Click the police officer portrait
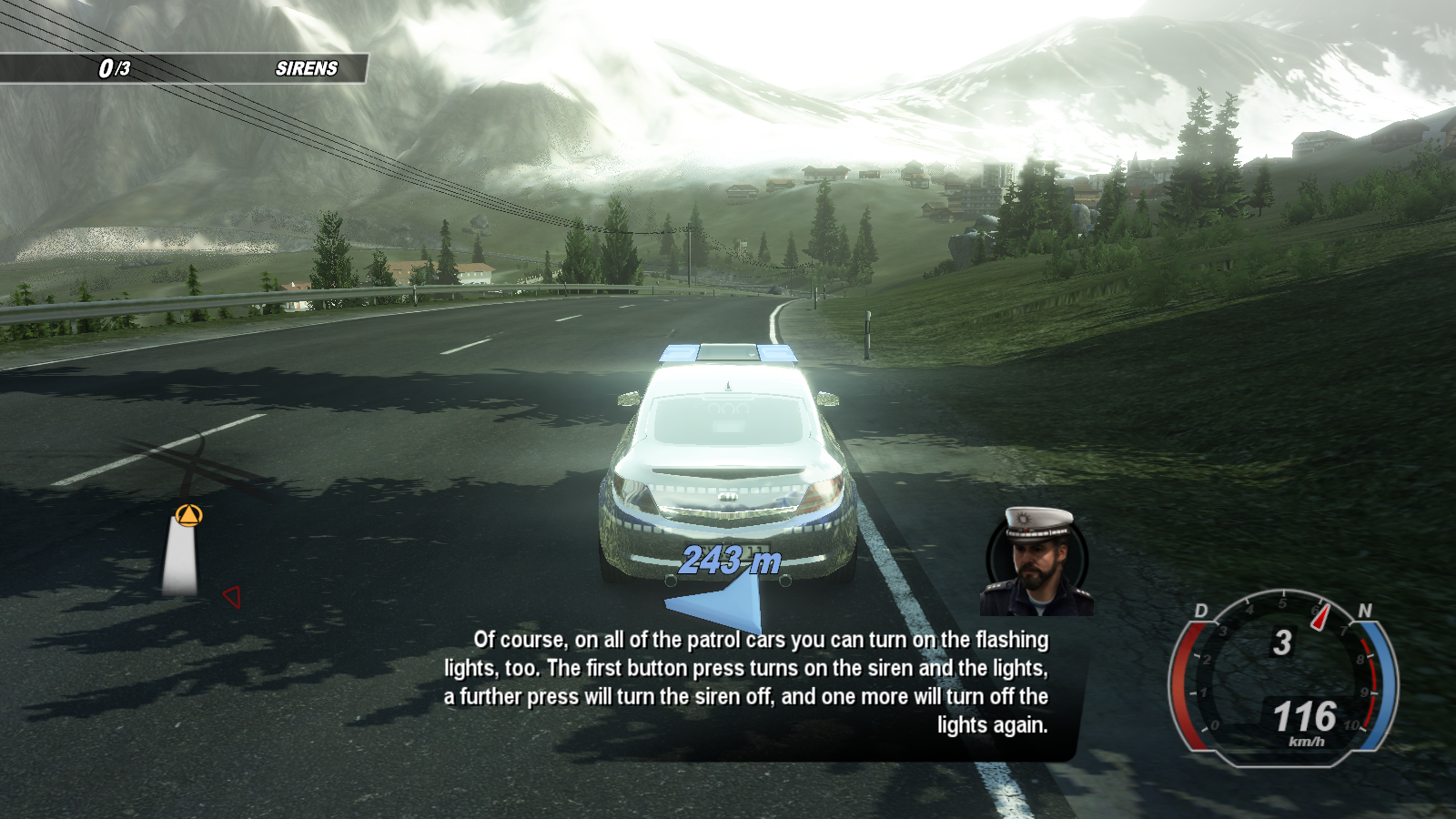This screenshot has height=819, width=1456. tap(1036, 562)
